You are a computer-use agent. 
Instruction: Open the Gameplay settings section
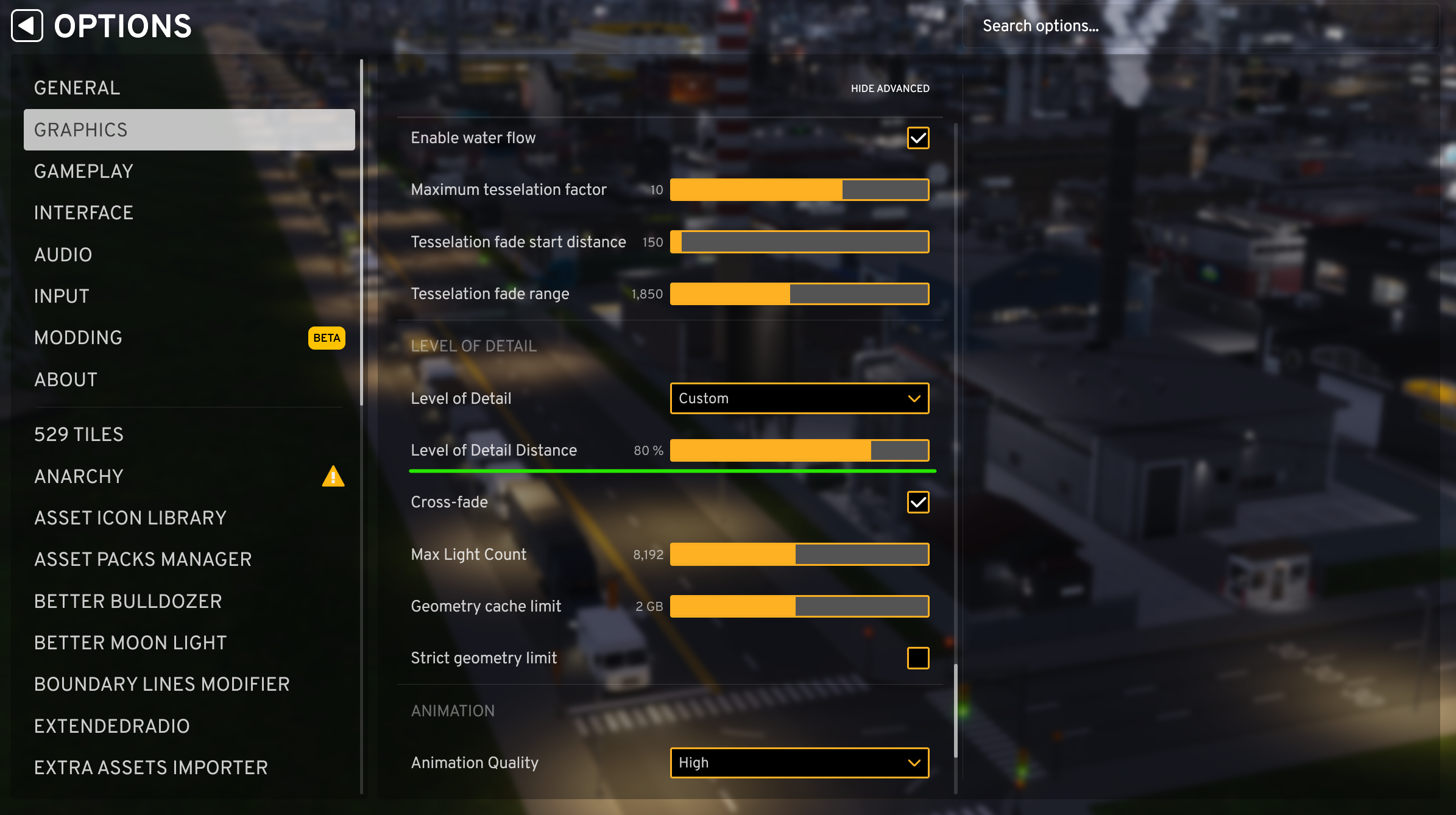coord(83,171)
